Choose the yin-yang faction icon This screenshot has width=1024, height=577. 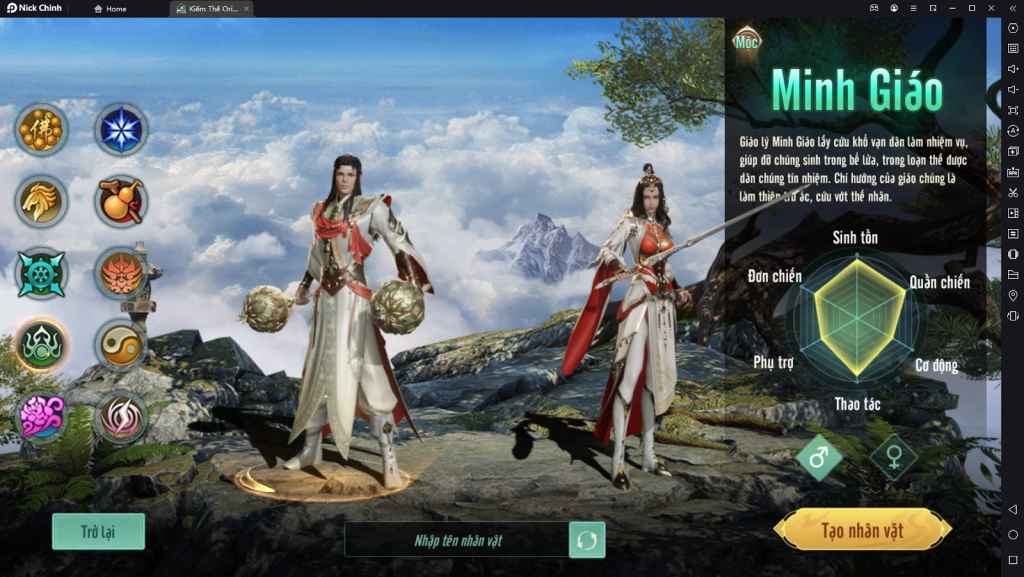[x=121, y=345]
